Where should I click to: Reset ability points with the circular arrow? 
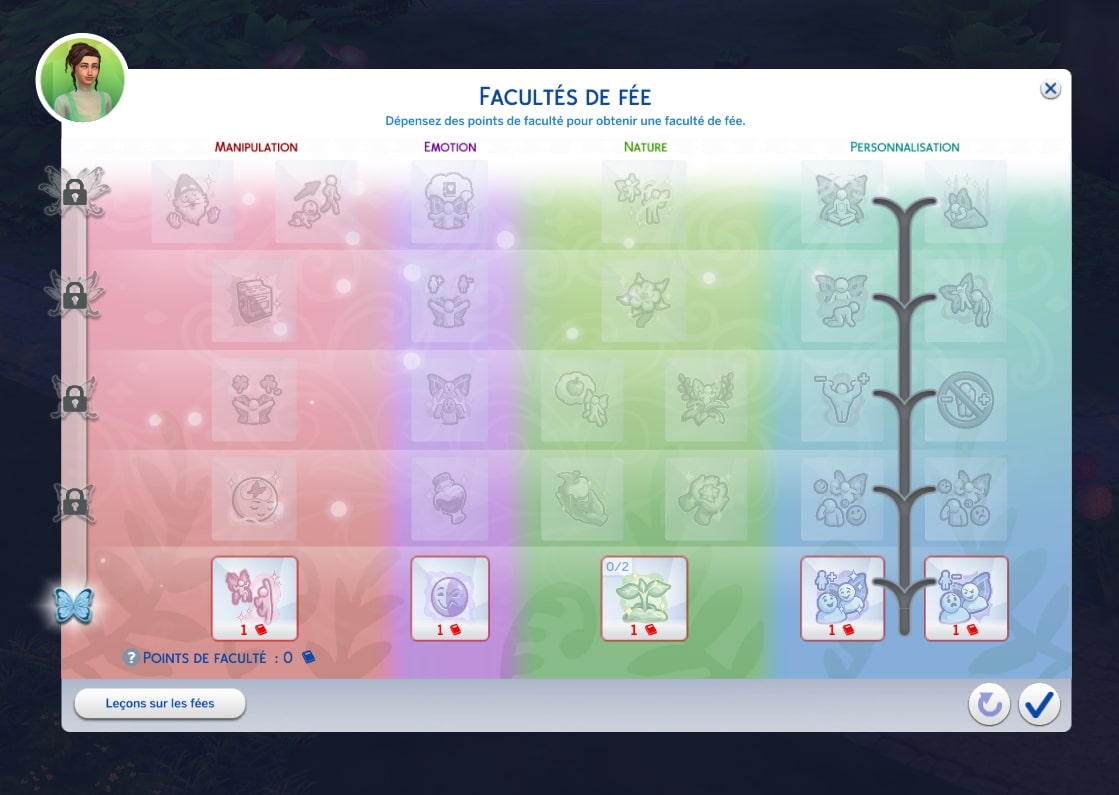tap(988, 705)
